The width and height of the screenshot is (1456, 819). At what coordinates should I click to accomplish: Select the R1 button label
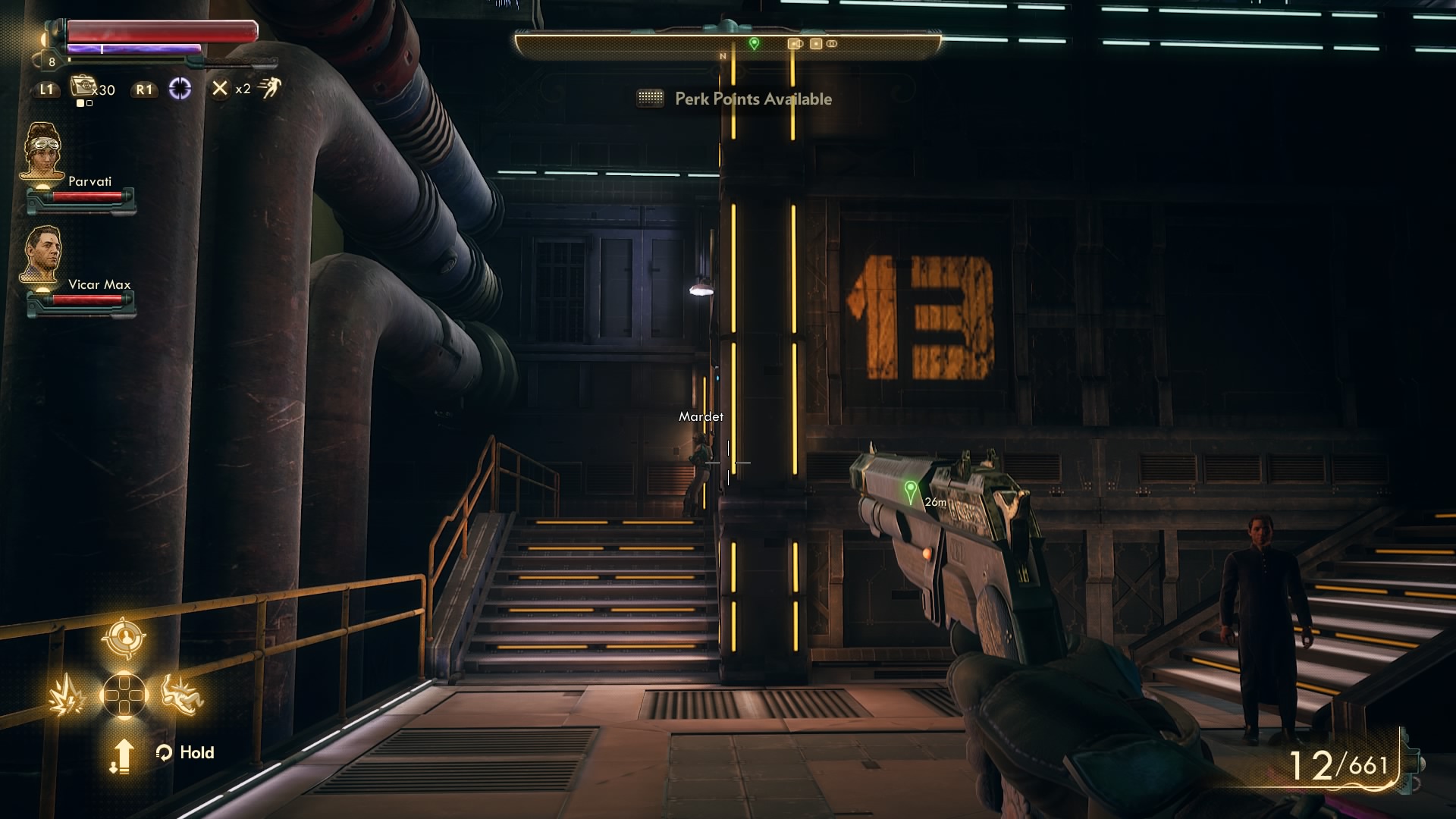143,89
